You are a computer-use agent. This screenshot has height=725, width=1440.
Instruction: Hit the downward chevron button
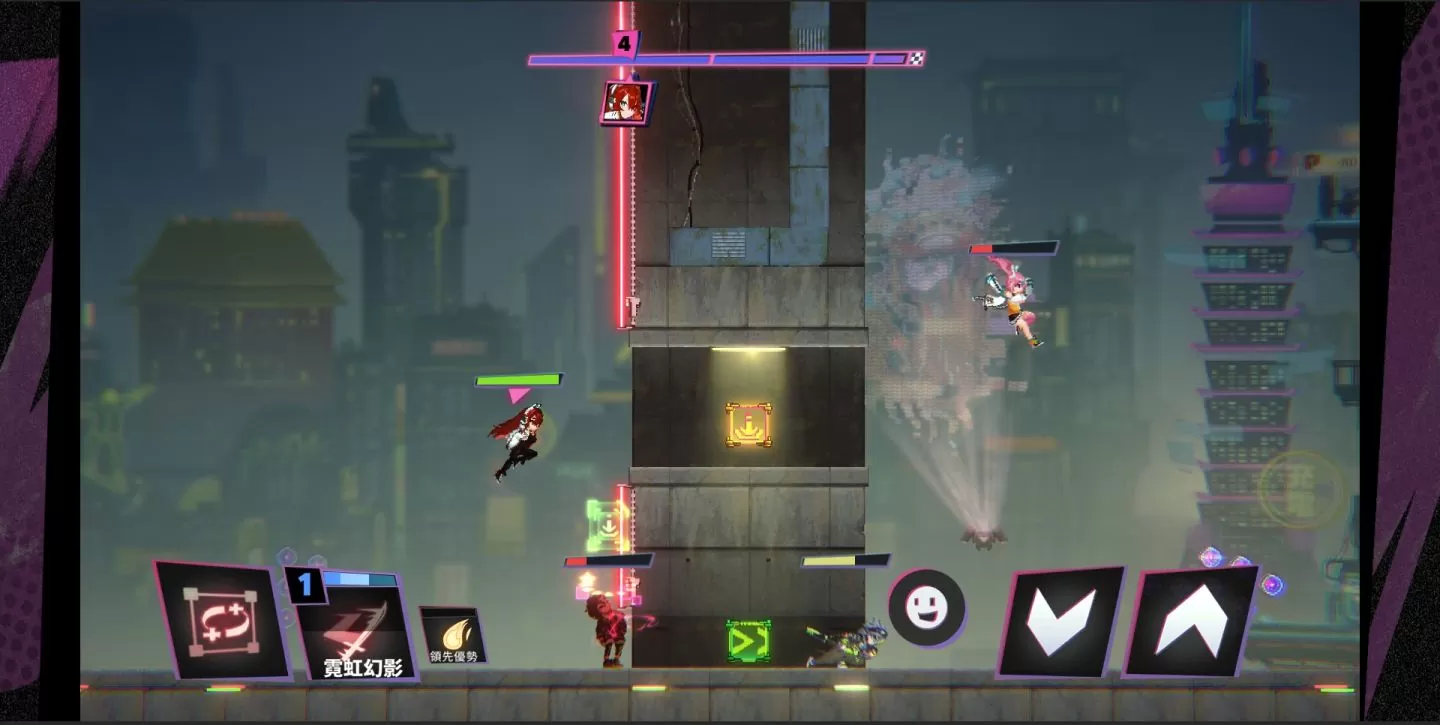1061,620
